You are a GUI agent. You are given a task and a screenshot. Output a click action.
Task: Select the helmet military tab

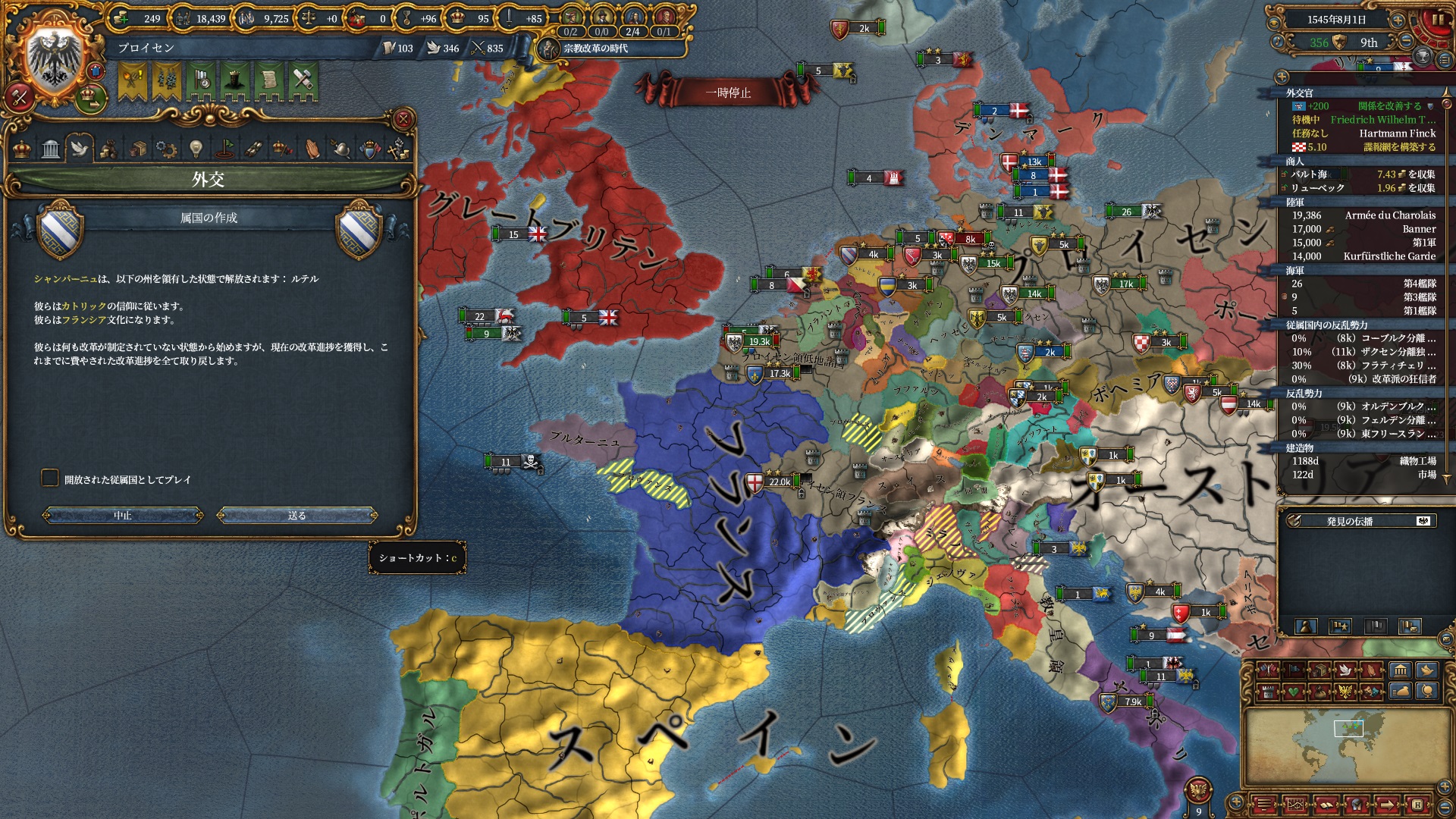pyautogui.click(x=341, y=149)
